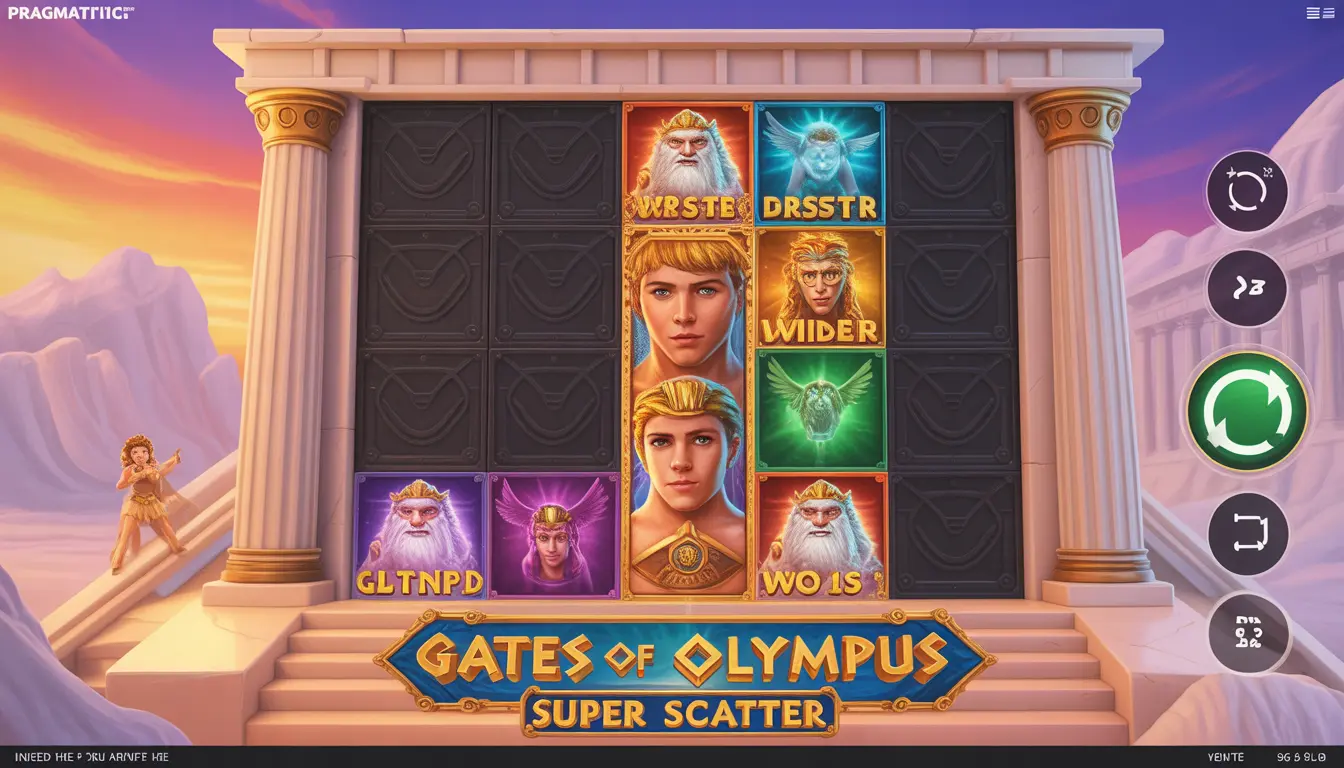Activate the quick spin lightning icon
This screenshot has height=768, width=1344.
[1247, 288]
